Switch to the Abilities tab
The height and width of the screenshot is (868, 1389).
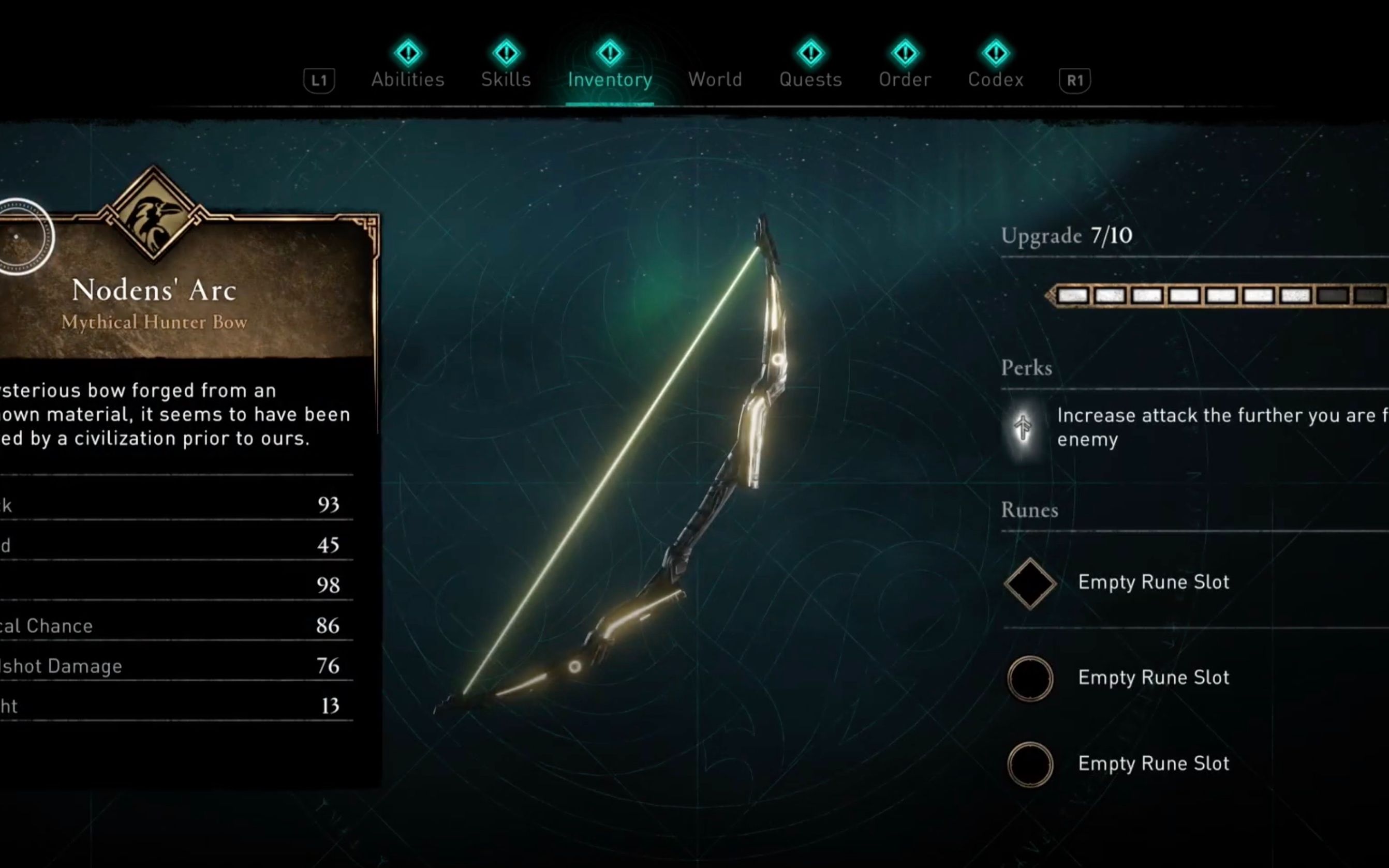[x=408, y=79]
